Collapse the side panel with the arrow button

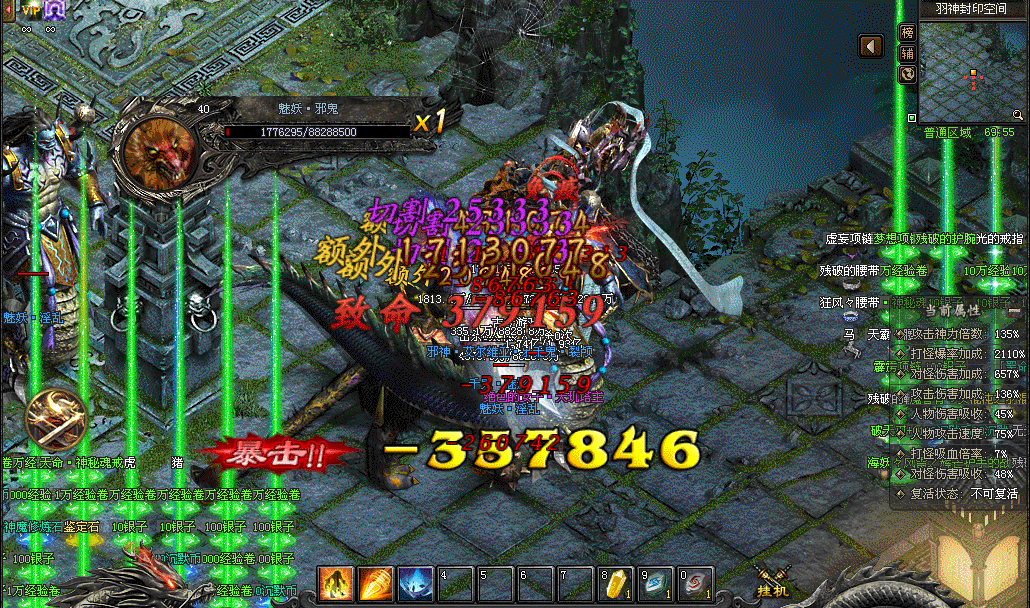pyautogui.click(x=872, y=47)
